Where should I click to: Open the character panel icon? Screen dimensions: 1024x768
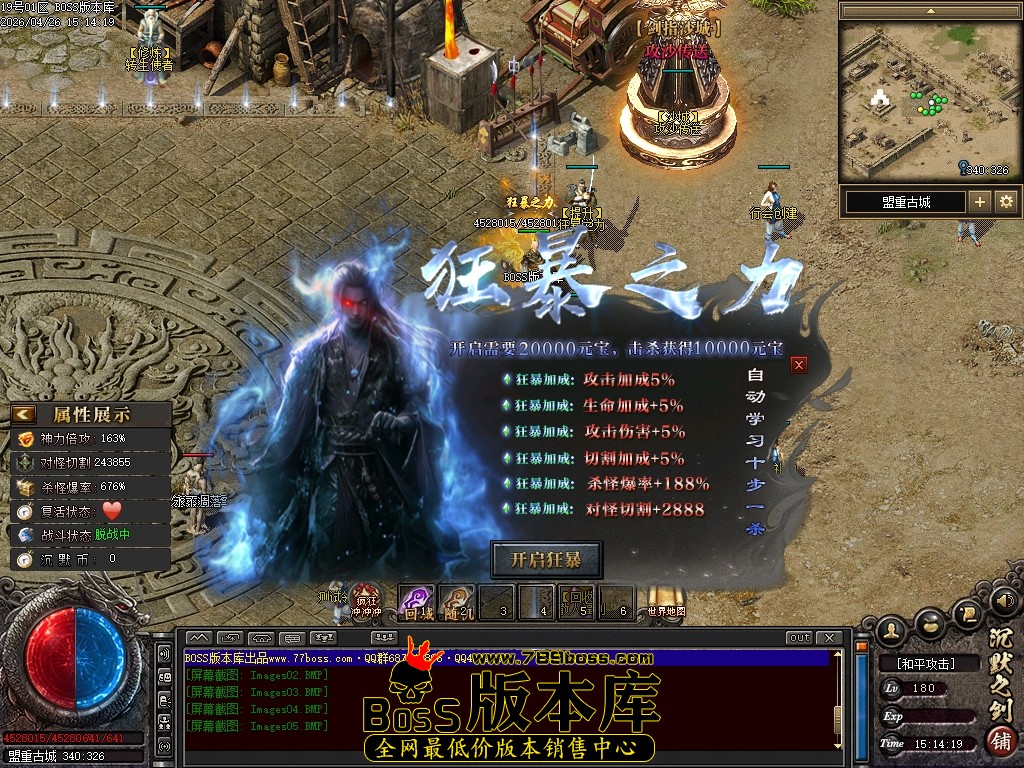click(893, 630)
